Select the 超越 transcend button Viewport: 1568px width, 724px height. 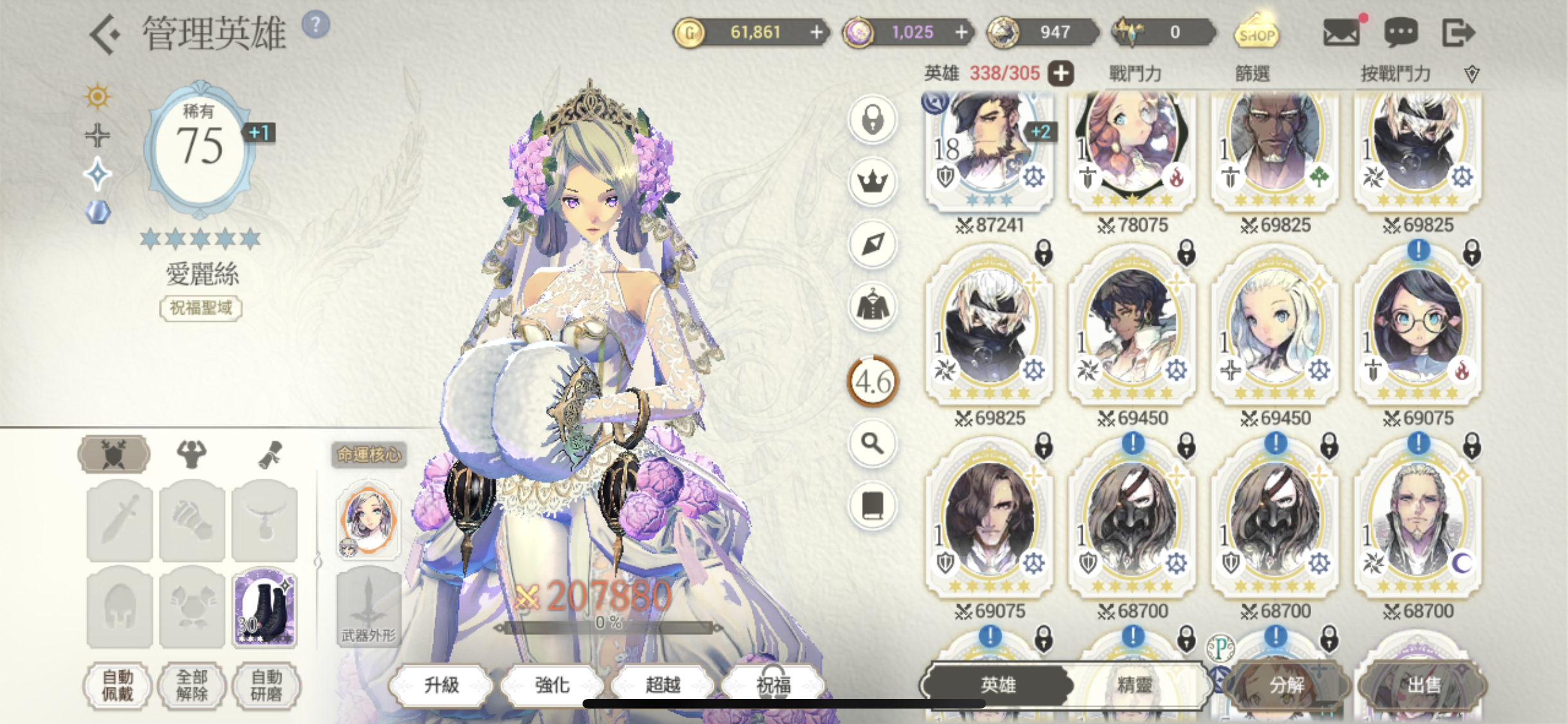coord(663,685)
